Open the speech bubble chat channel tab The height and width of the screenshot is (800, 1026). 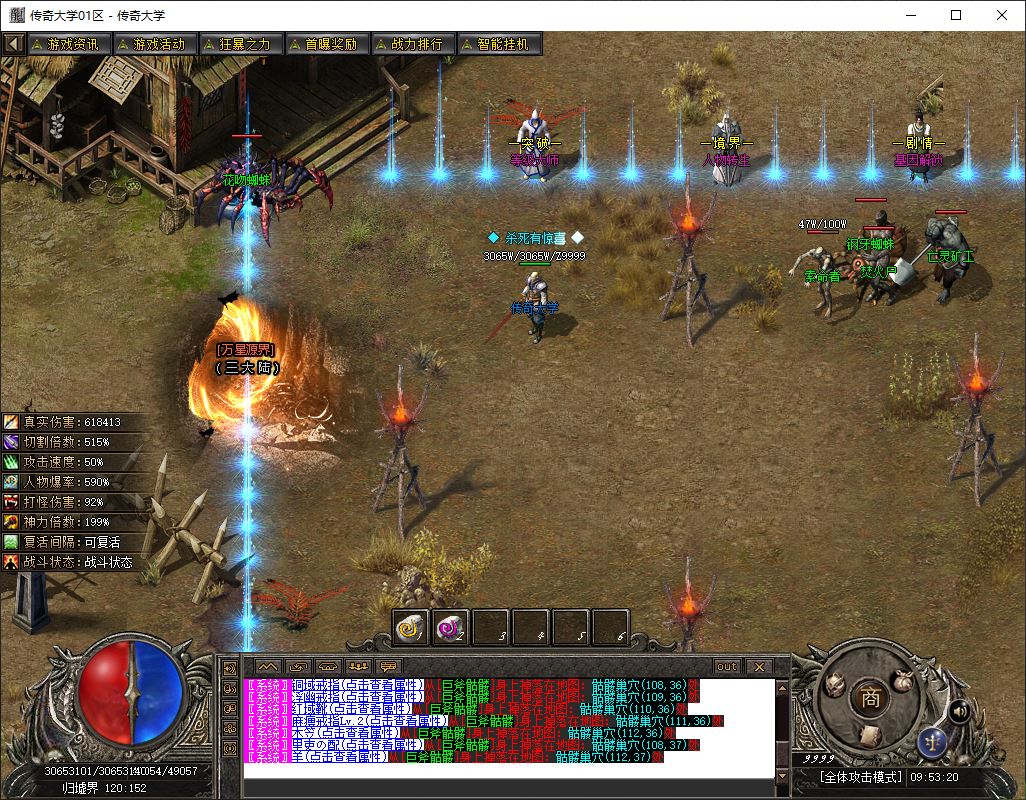point(388,666)
